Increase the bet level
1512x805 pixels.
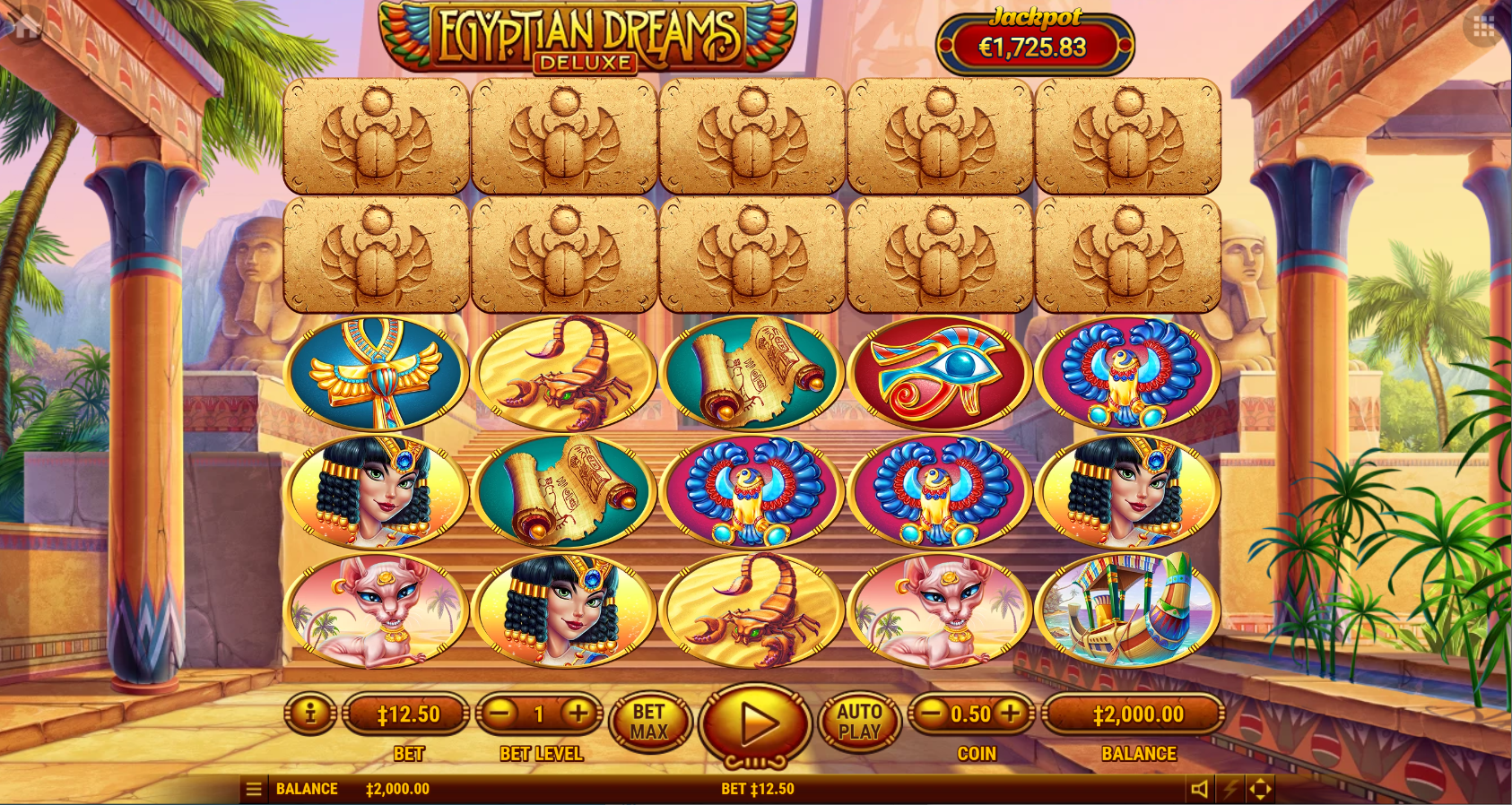[578, 714]
